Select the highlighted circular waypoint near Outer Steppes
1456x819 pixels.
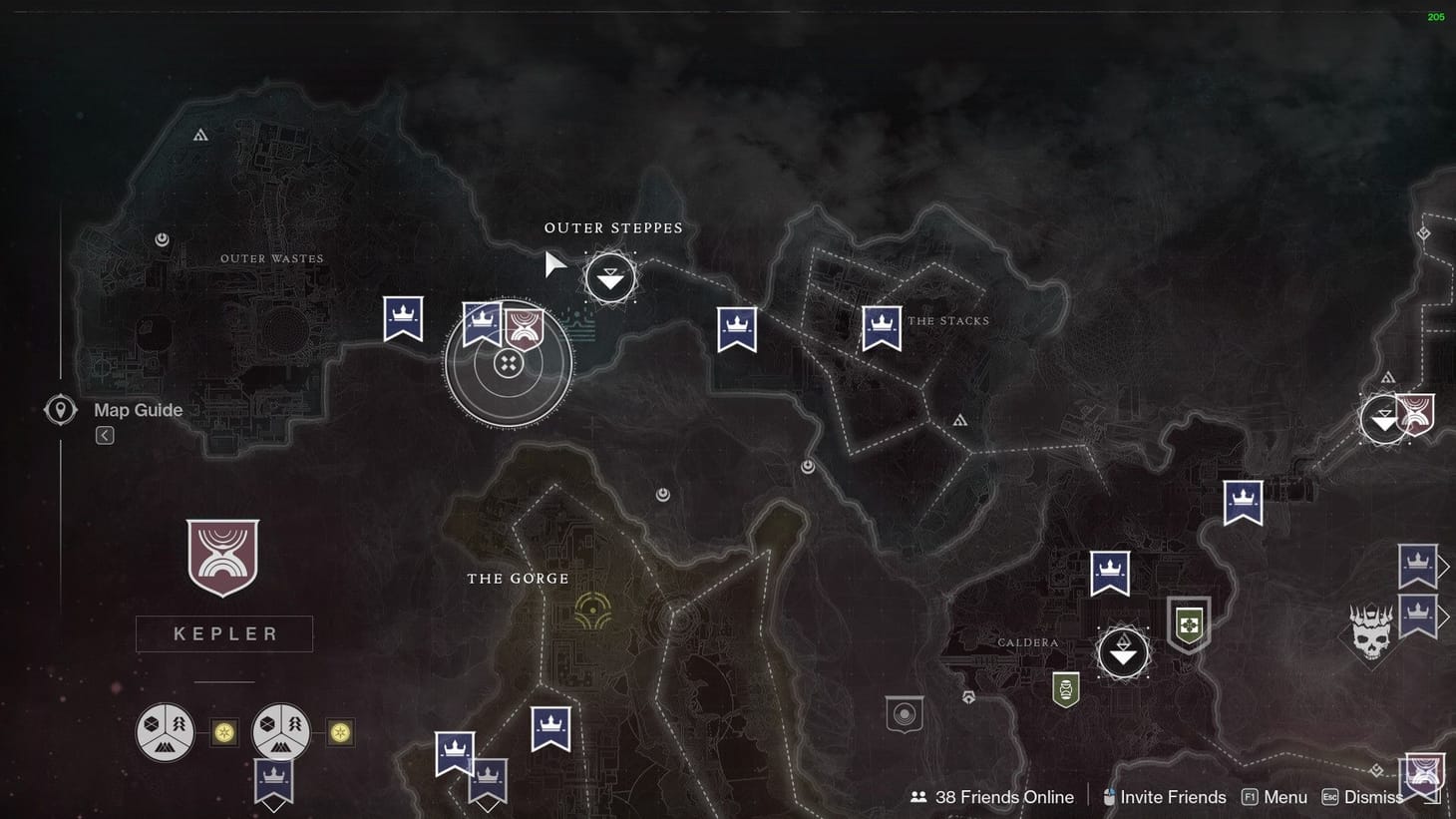[509, 362]
